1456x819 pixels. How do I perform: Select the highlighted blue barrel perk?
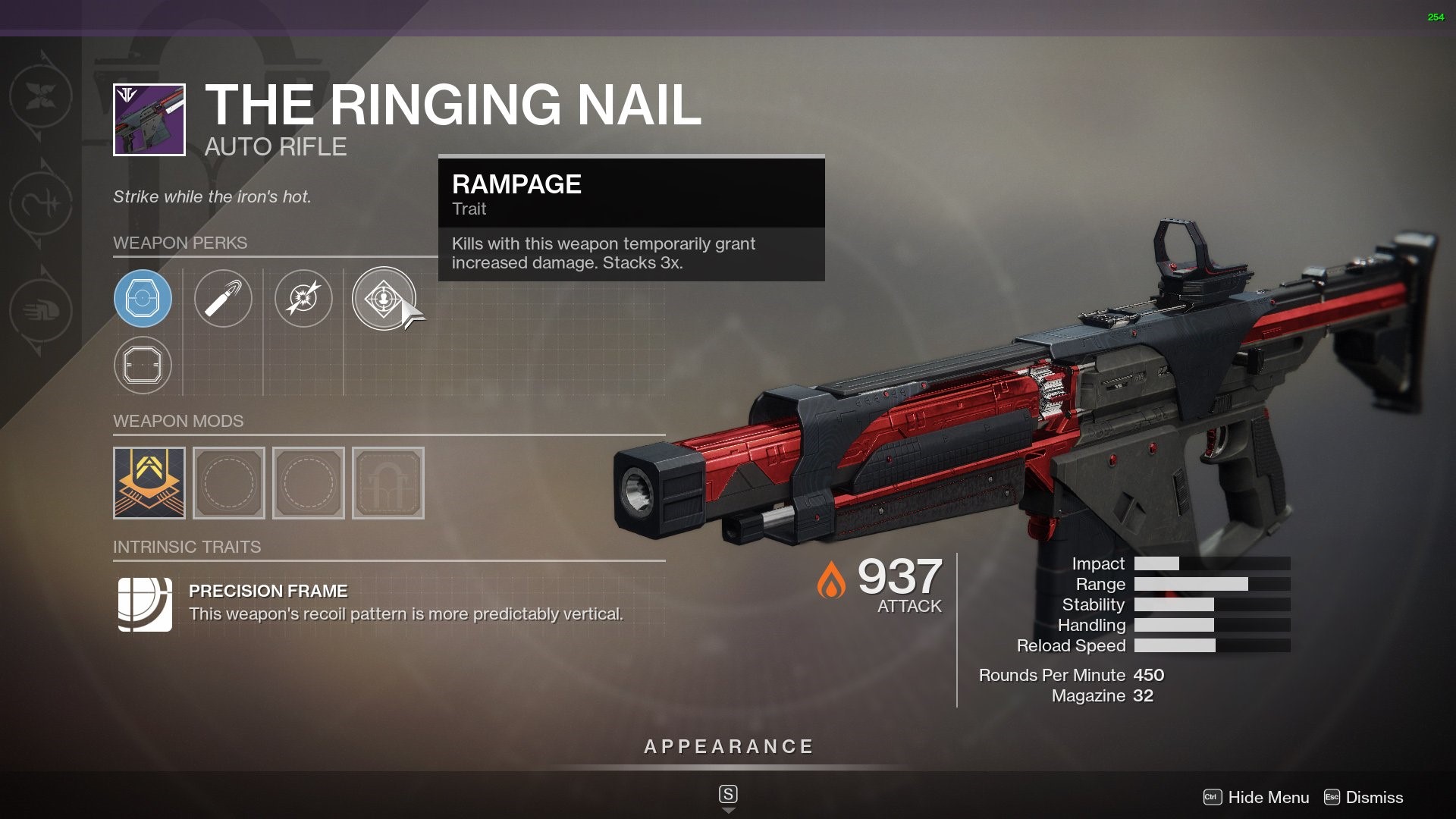(x=143, y=298)
